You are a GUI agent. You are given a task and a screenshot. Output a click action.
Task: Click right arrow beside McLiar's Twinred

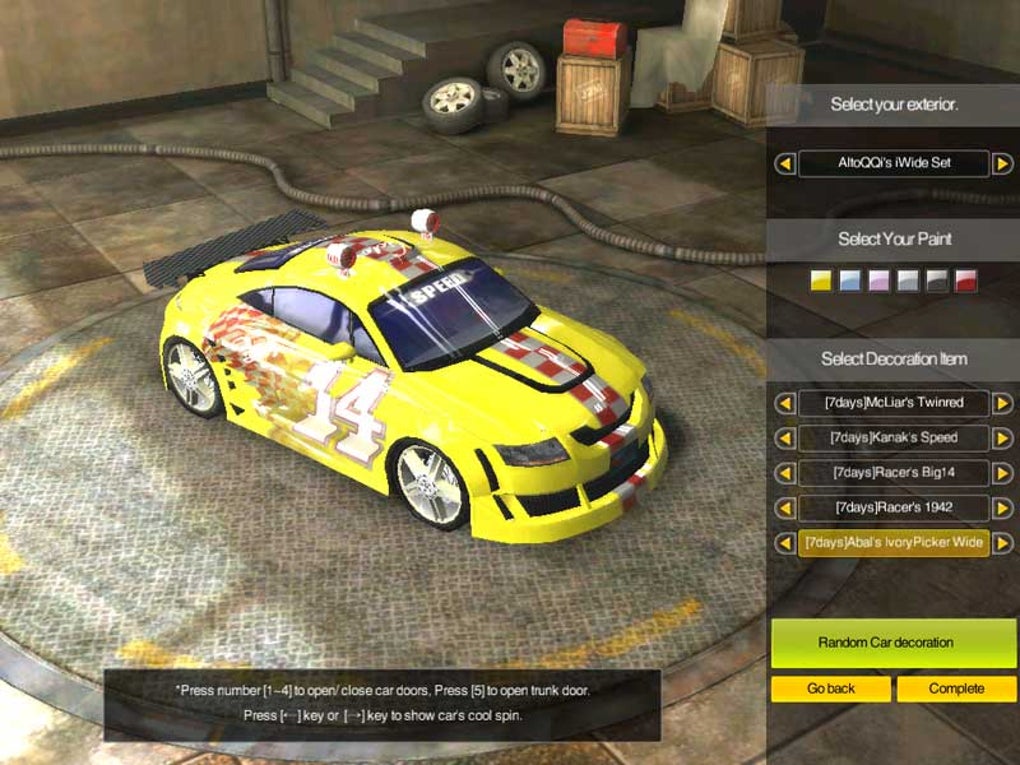1002,403
